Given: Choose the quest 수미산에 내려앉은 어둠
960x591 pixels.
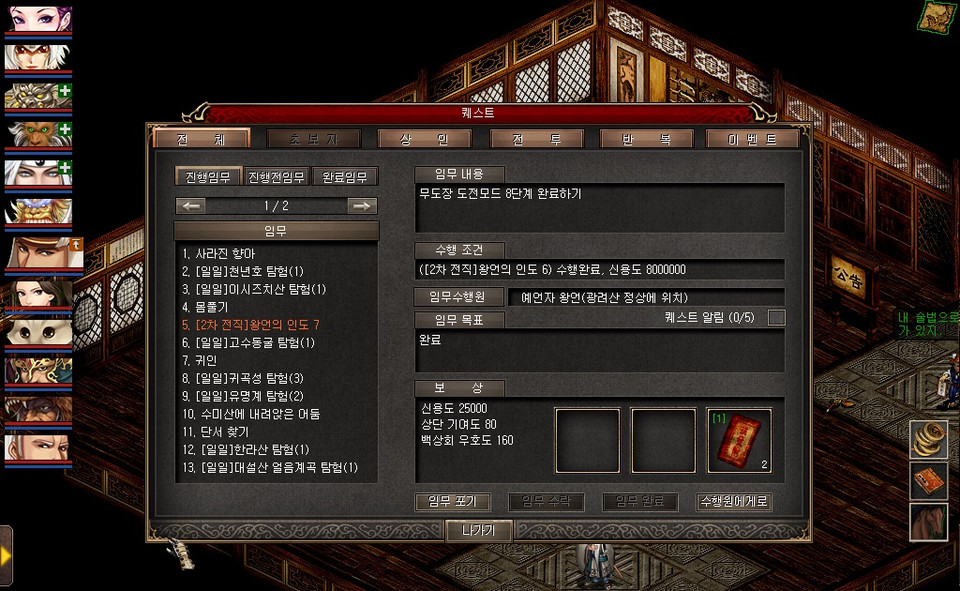Looking at the screenshot, I should 251,414.
